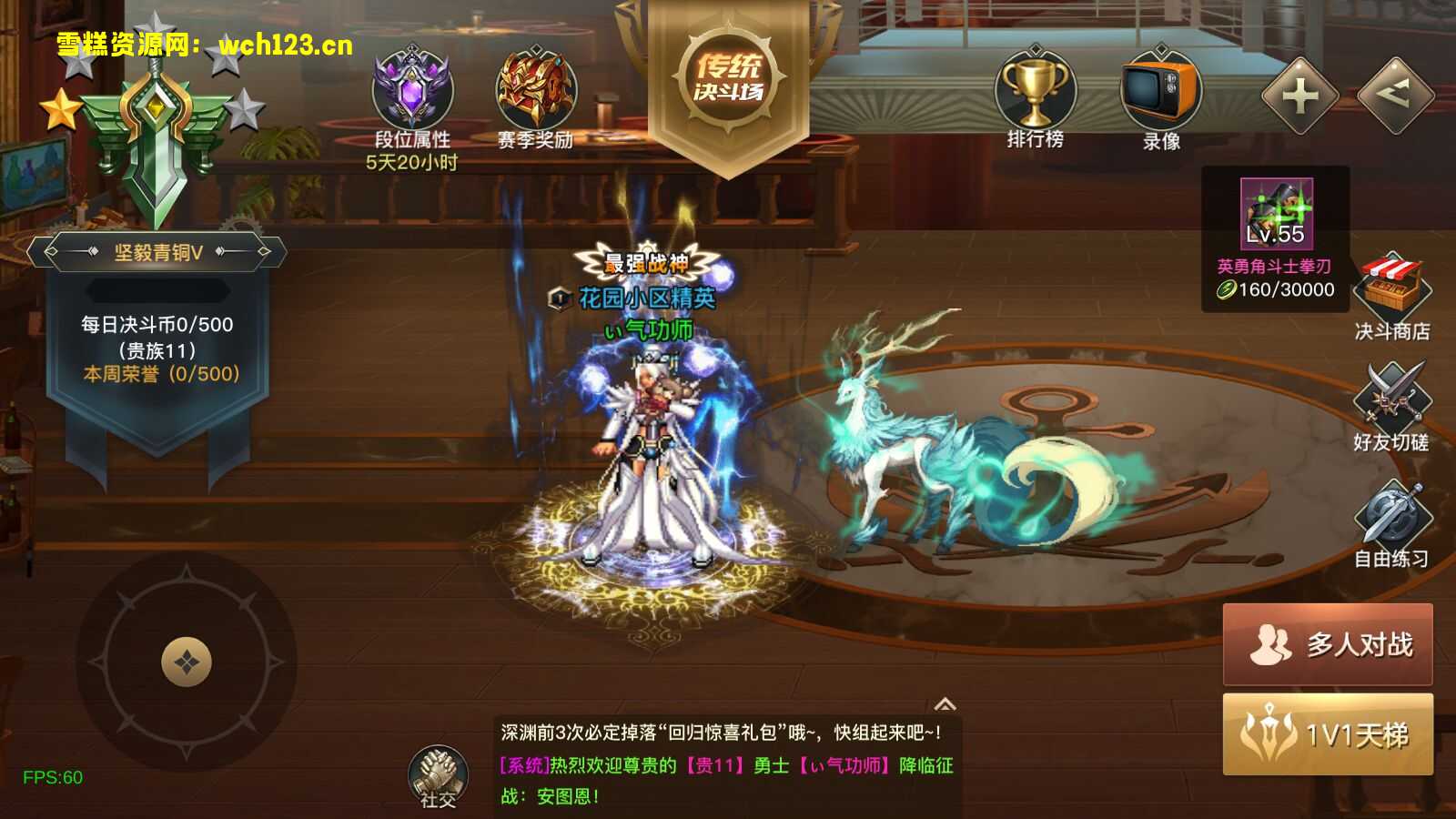
Task: Collapse the chat panel with the chevron
Action: click(x=947, y=703)
